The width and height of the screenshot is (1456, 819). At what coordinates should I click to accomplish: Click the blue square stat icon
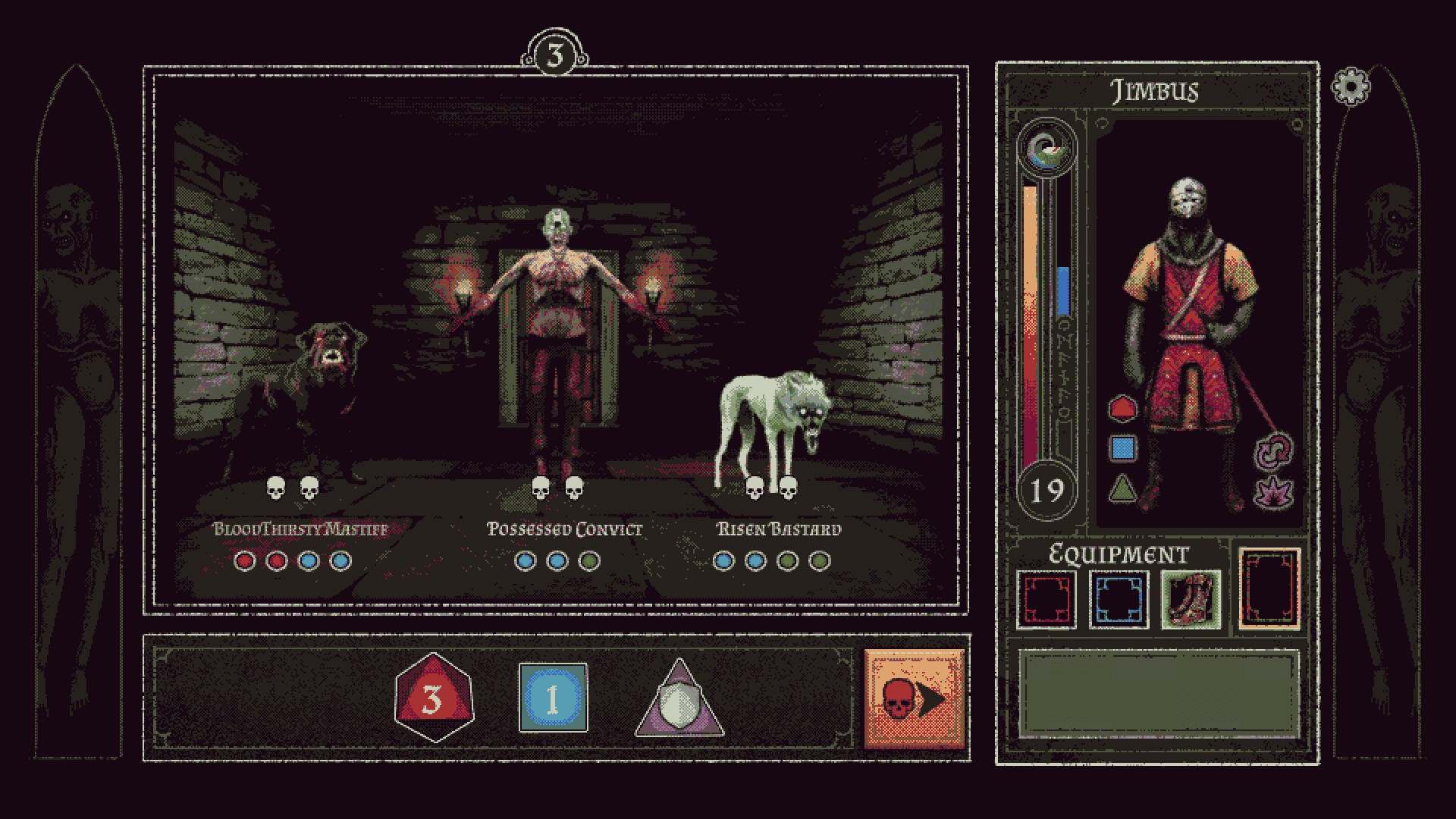[x=1122, y=448]
